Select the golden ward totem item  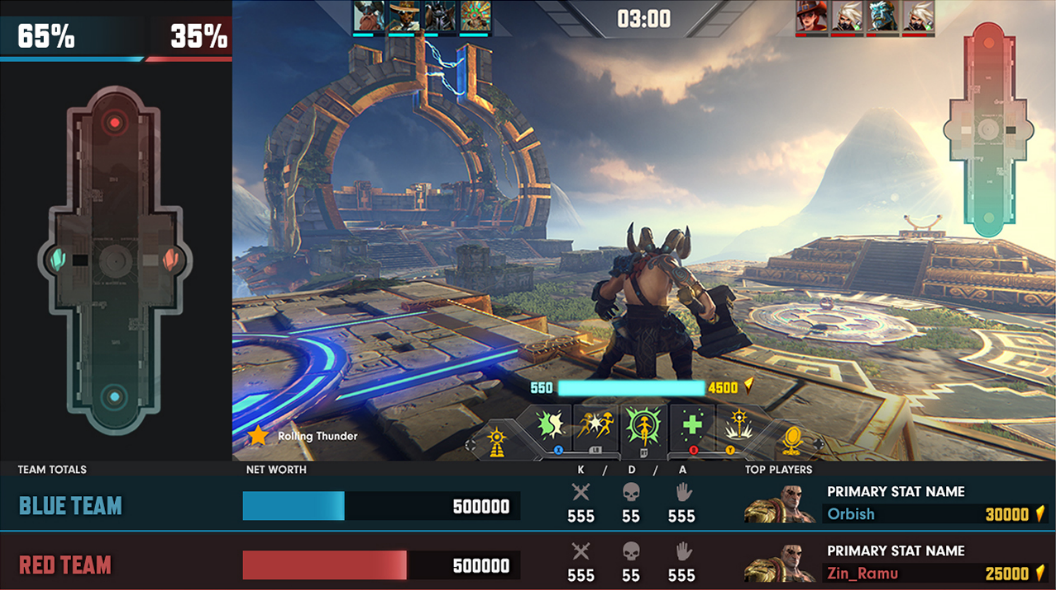(x=497, y=441)
